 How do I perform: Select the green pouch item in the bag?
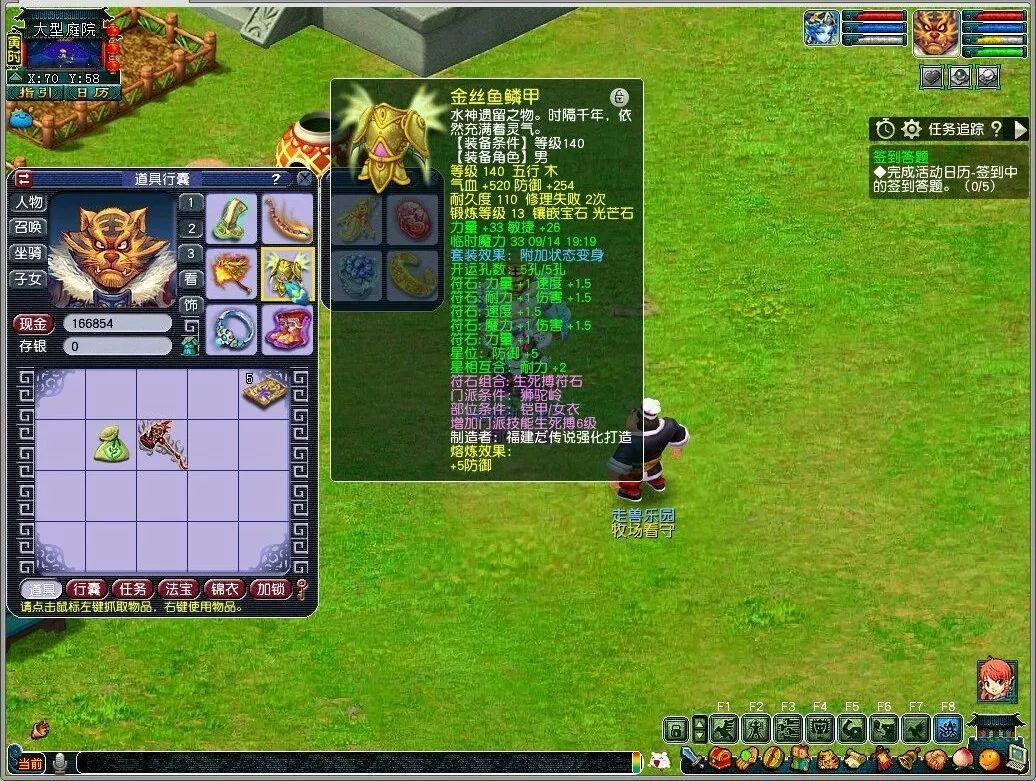click(x=110, y=443)
